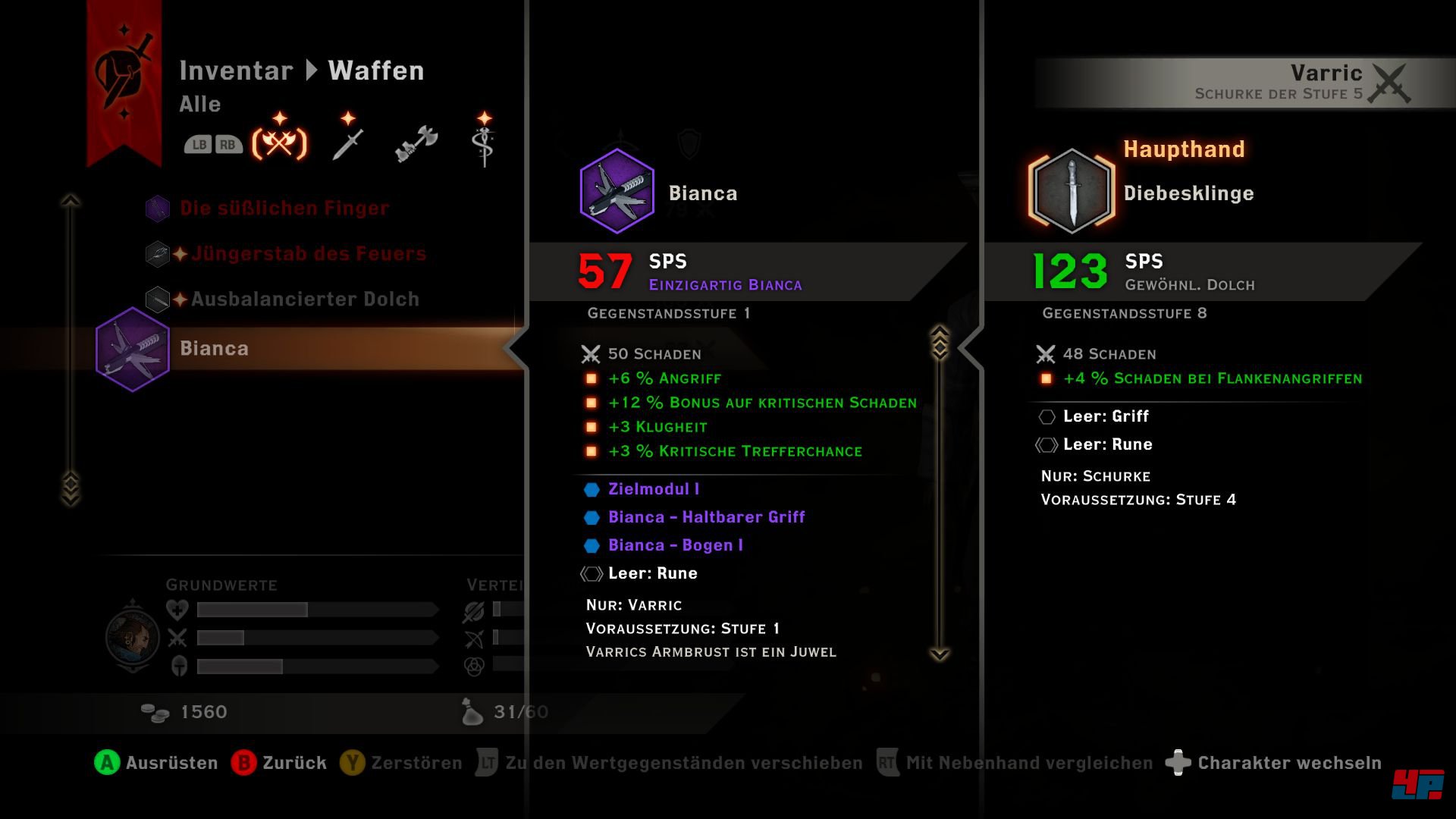This screenshot has height=819, width=1456.
Task: Select Die süßlichen Finger in weapon list
Action: tap(284, 209)
